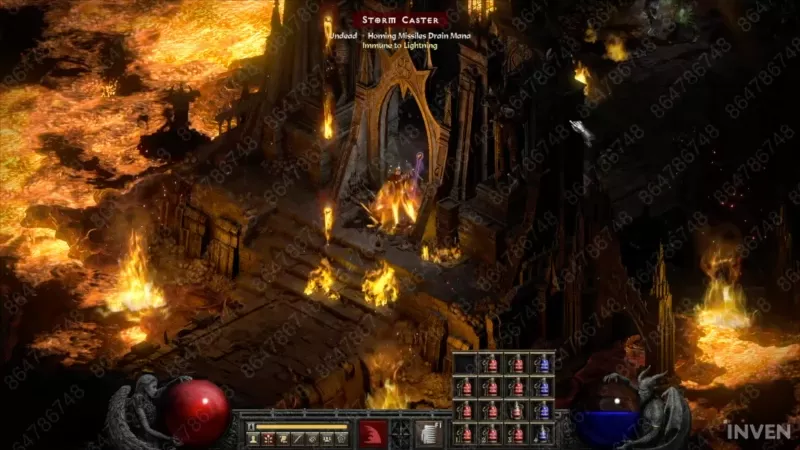This screenshot has height=450, width=800.
Task: Use the blue mana potion in belt slot 4
Action: coord(542,433)
